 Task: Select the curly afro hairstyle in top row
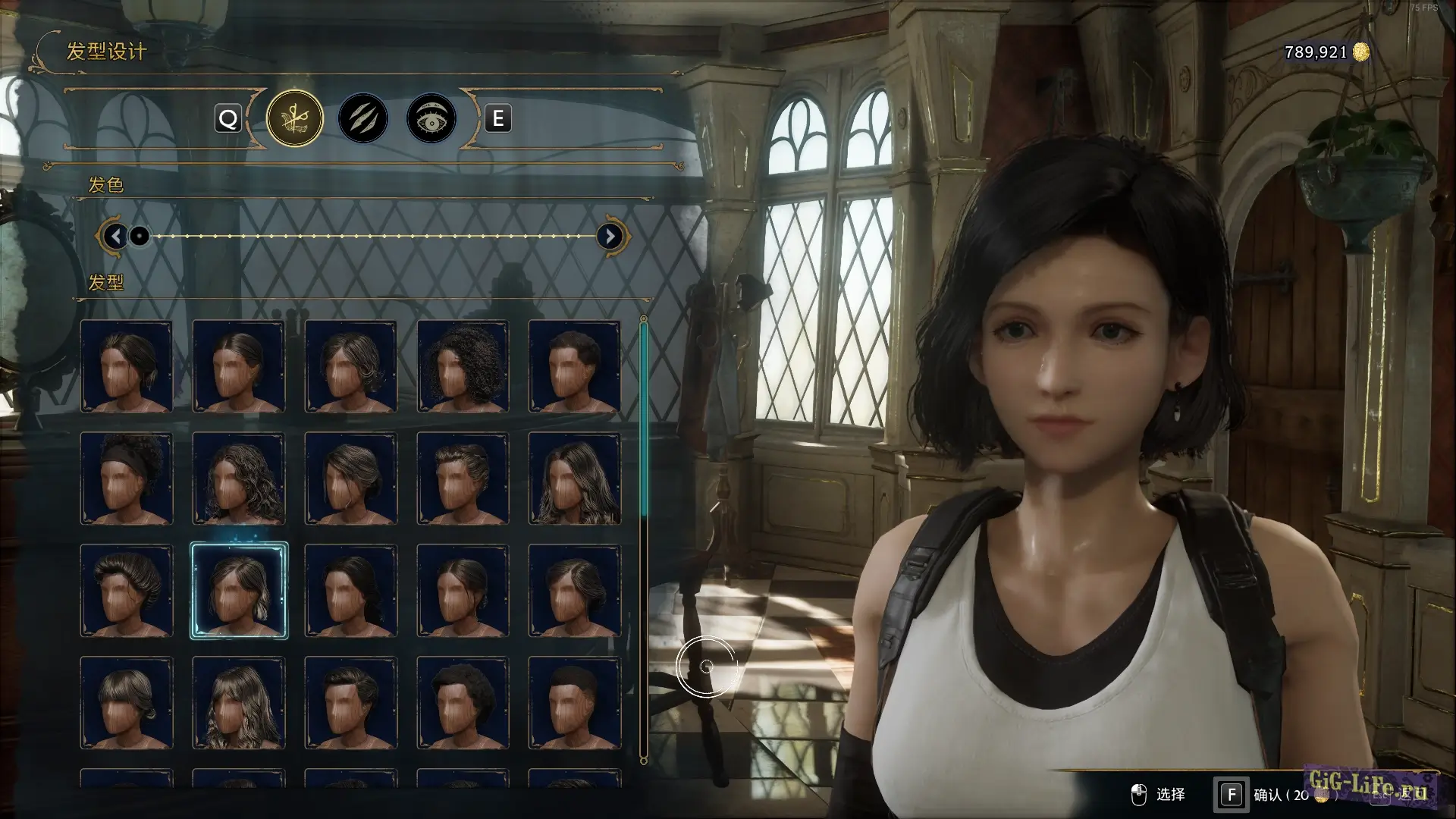461,366
